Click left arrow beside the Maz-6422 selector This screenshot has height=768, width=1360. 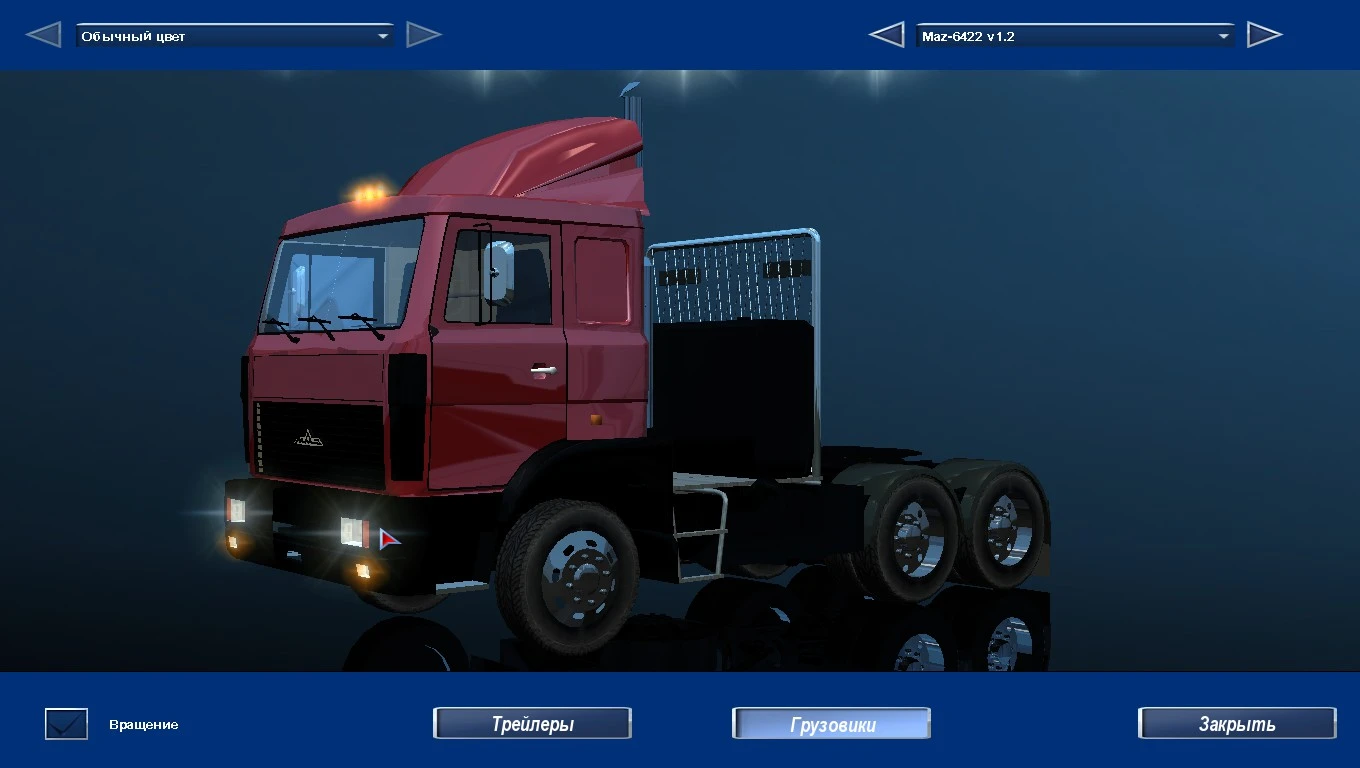pos(886,33)
